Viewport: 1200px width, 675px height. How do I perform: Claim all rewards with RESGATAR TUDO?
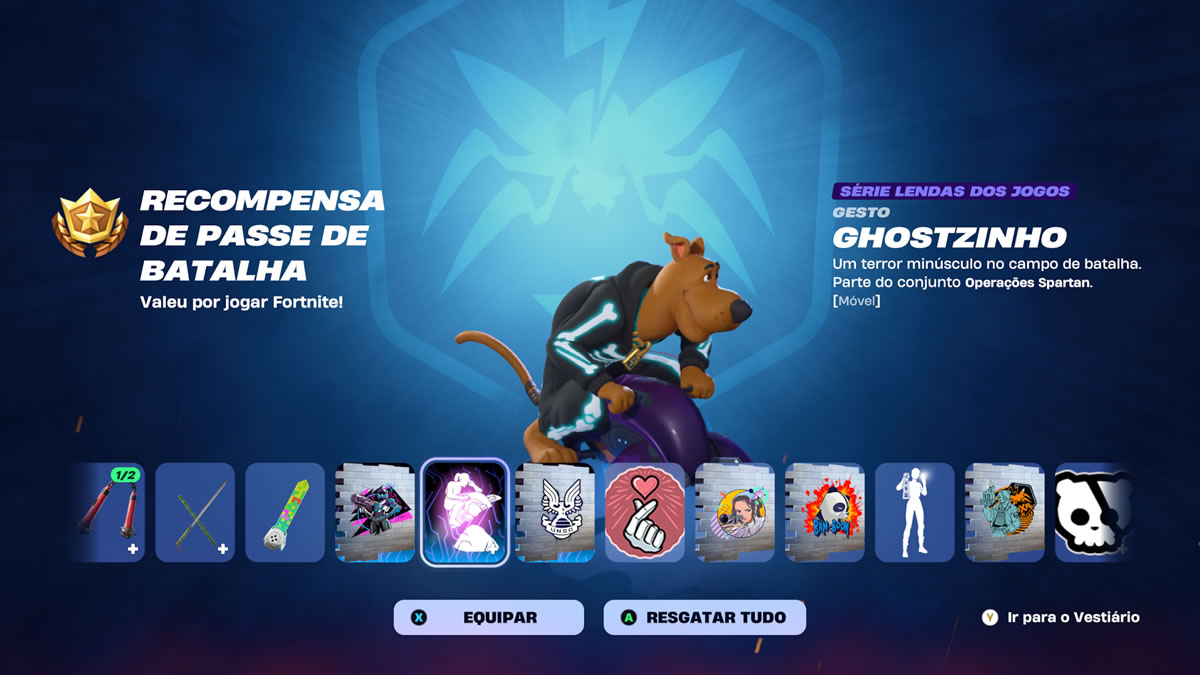point(704,617)
